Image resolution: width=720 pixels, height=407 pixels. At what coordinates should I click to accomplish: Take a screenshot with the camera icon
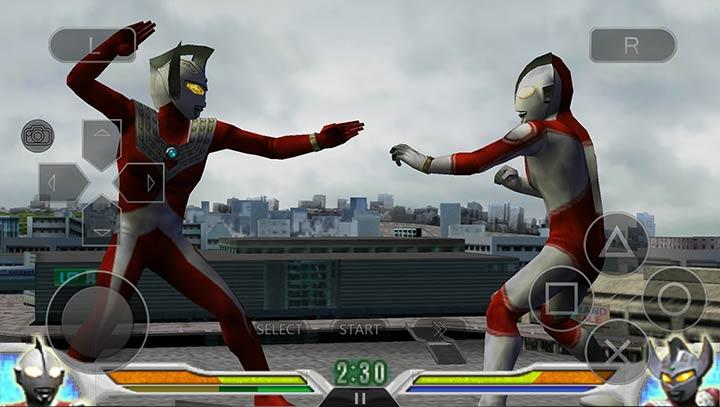(37, 135)
